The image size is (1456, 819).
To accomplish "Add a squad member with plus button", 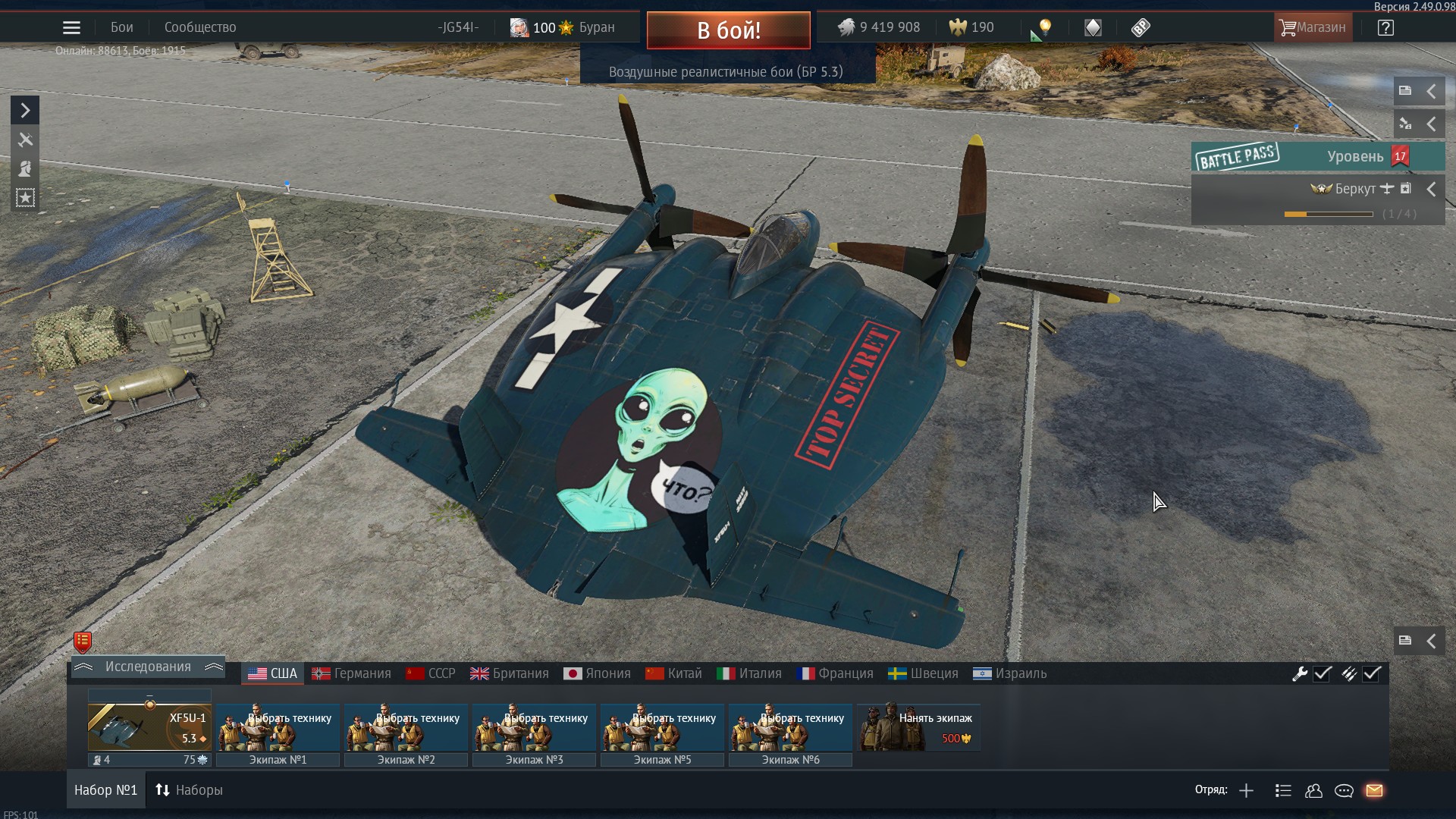I will [x=1246, y=791].
